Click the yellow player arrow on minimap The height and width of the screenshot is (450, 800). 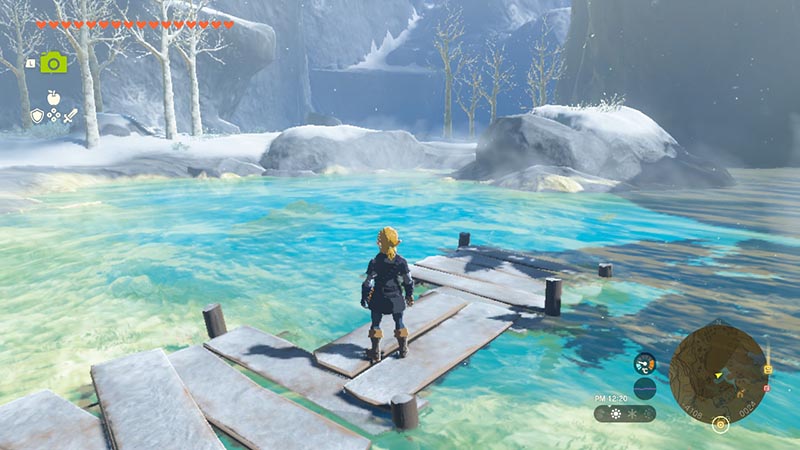pos(719,373)
